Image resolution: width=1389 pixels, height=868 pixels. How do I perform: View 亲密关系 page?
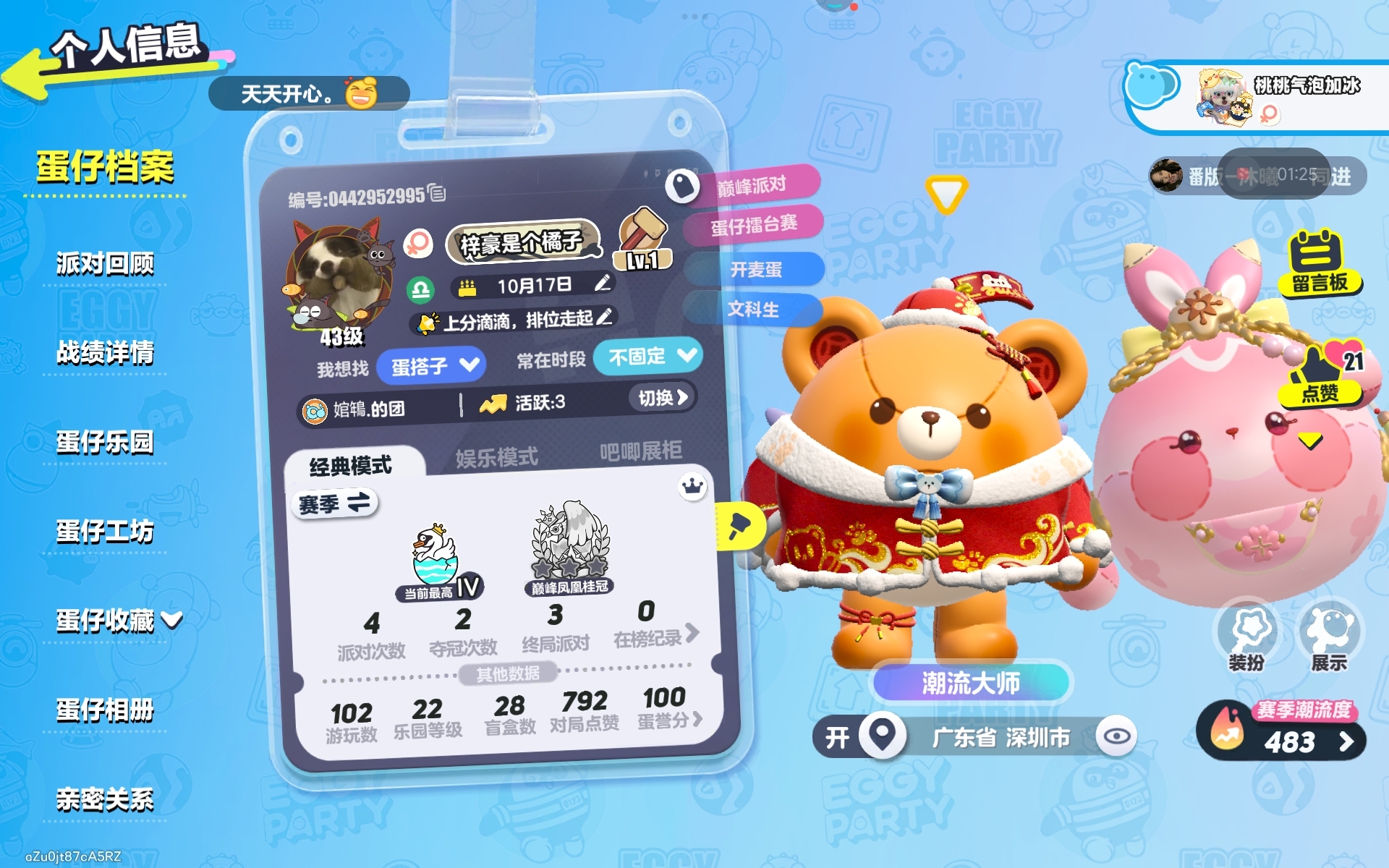pyautogui.click(x=105, y=799)
